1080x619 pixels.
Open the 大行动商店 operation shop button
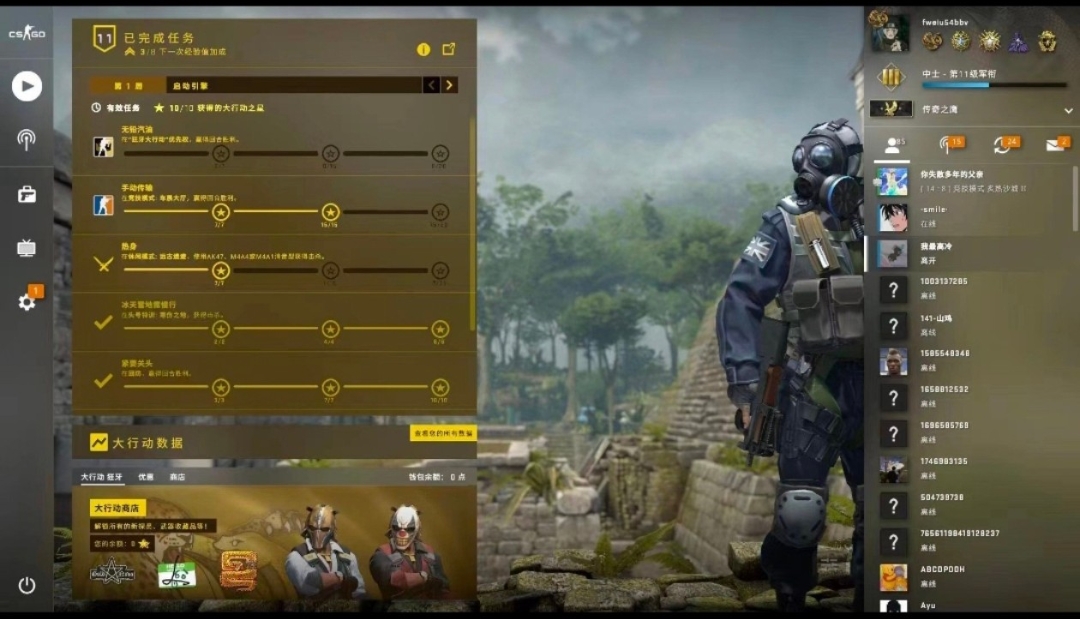coord(118,508)
